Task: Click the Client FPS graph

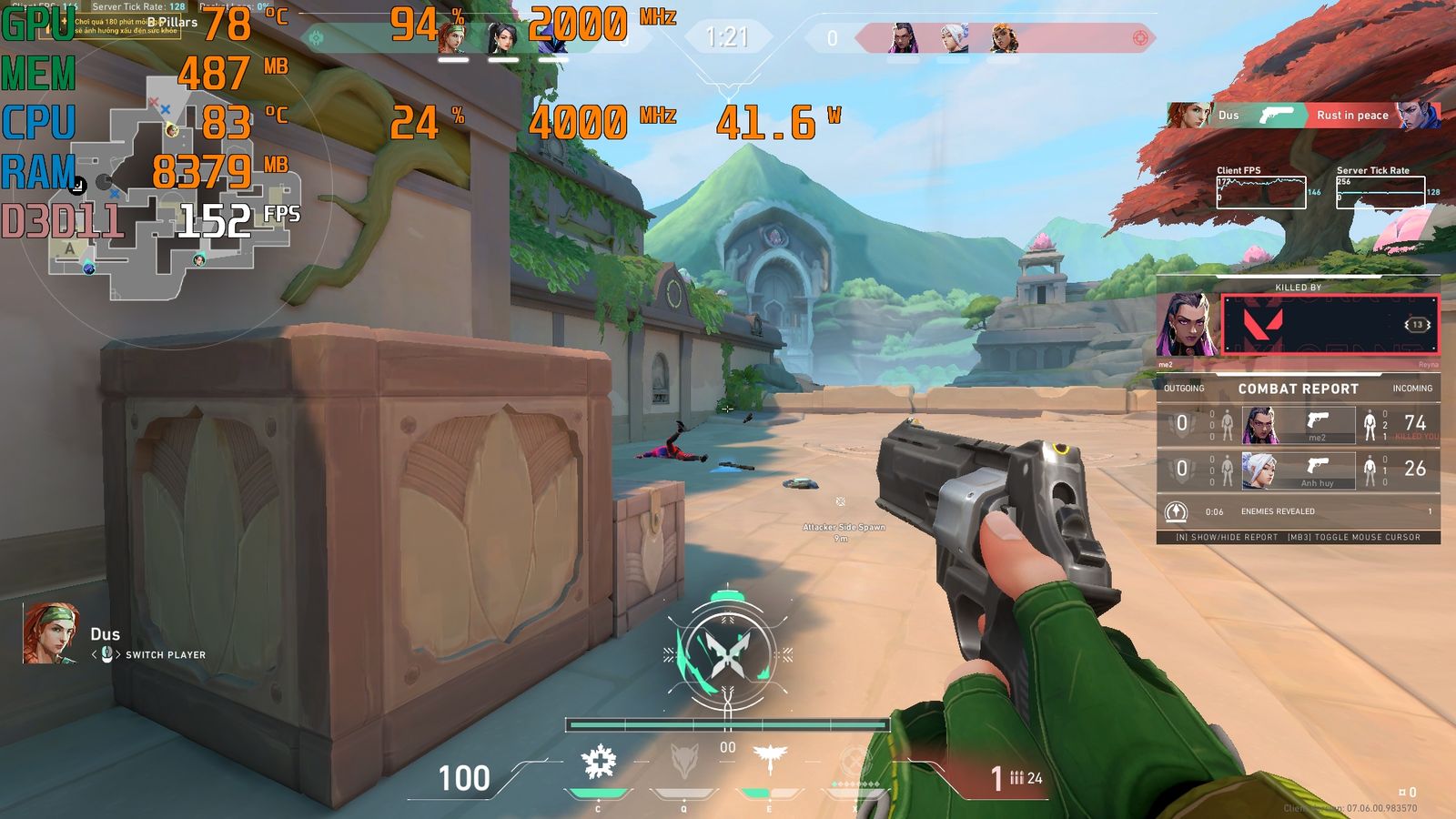Action: click(x=1261, y=192)
